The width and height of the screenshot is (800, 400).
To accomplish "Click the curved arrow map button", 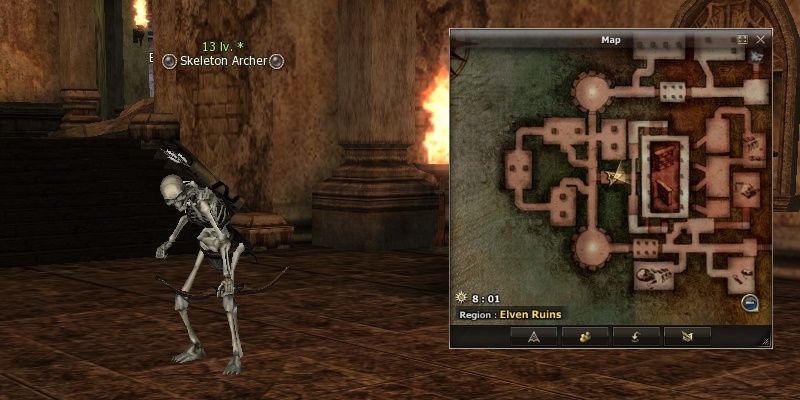I will pyautogui.click(x=636, y=335).
